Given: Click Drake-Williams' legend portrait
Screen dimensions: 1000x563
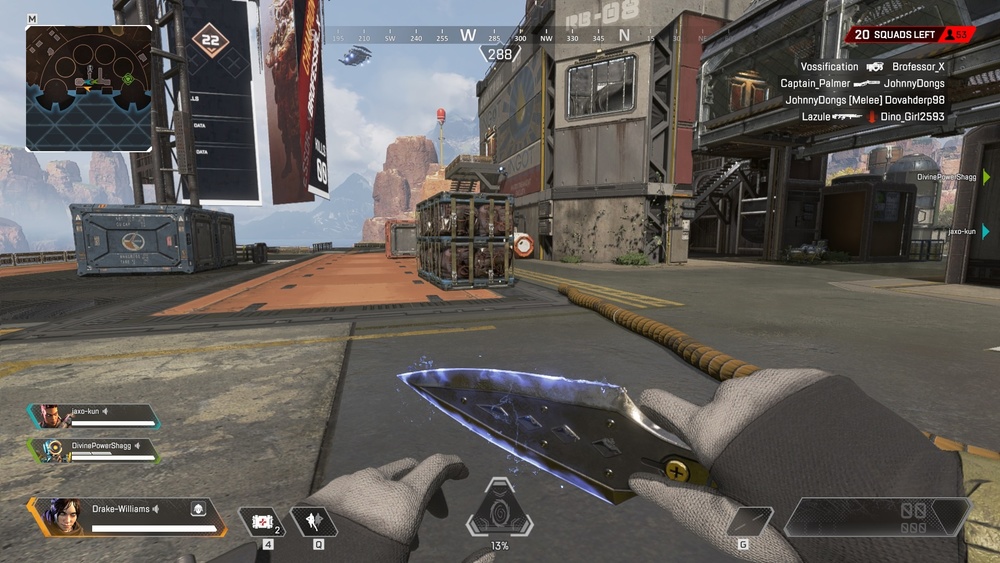Looking at the screenshot, I should coord(61,516).
